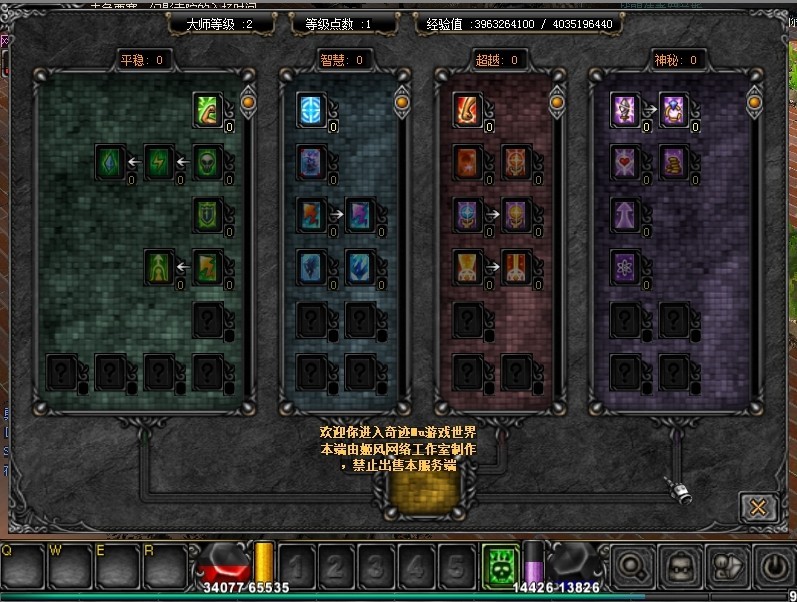Open the magnifying glass search button
Image resolution: width=797 pixels, height=602 pixels.
(634, 567)
